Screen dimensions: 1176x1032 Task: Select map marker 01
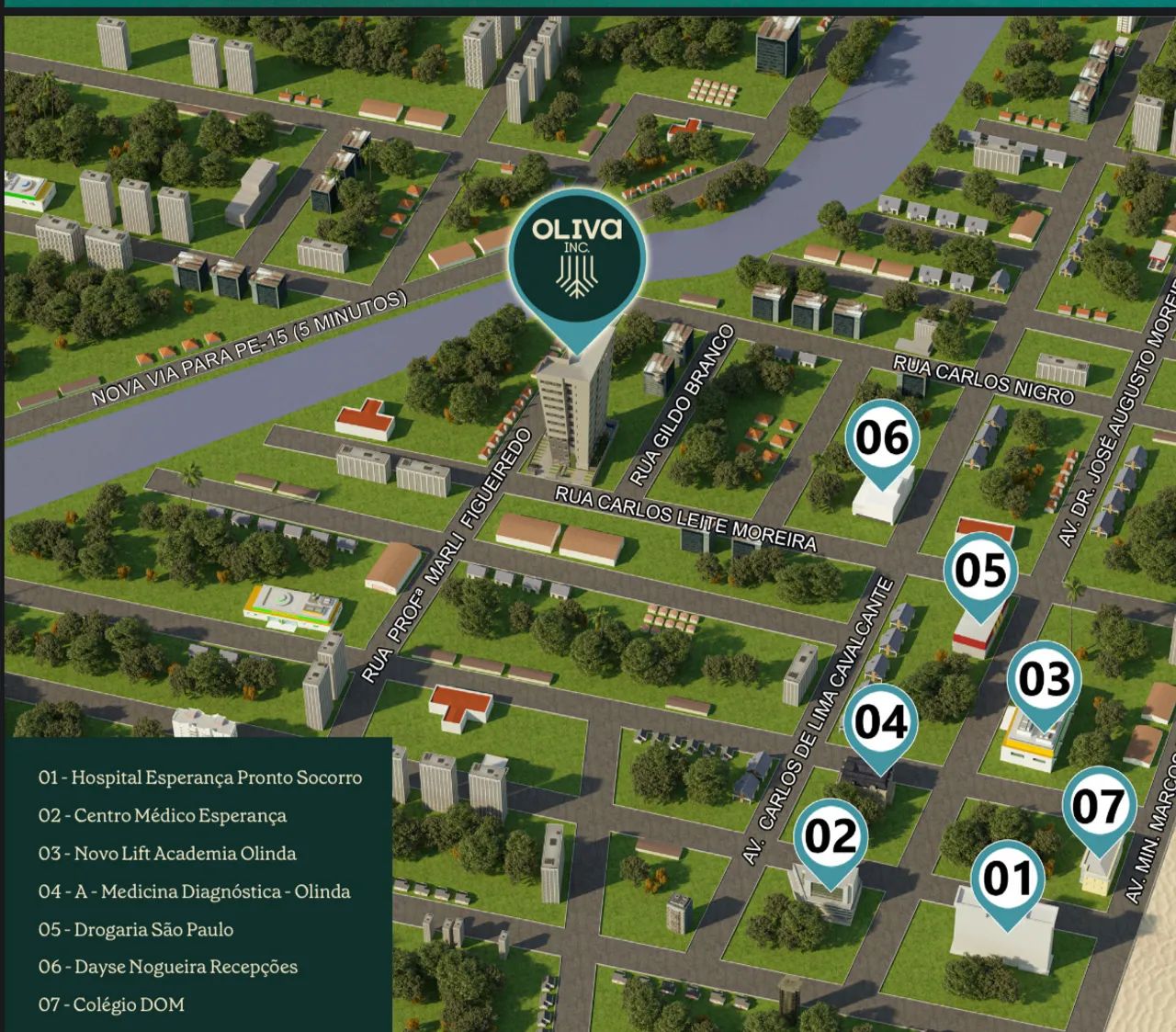[1008, 879]
